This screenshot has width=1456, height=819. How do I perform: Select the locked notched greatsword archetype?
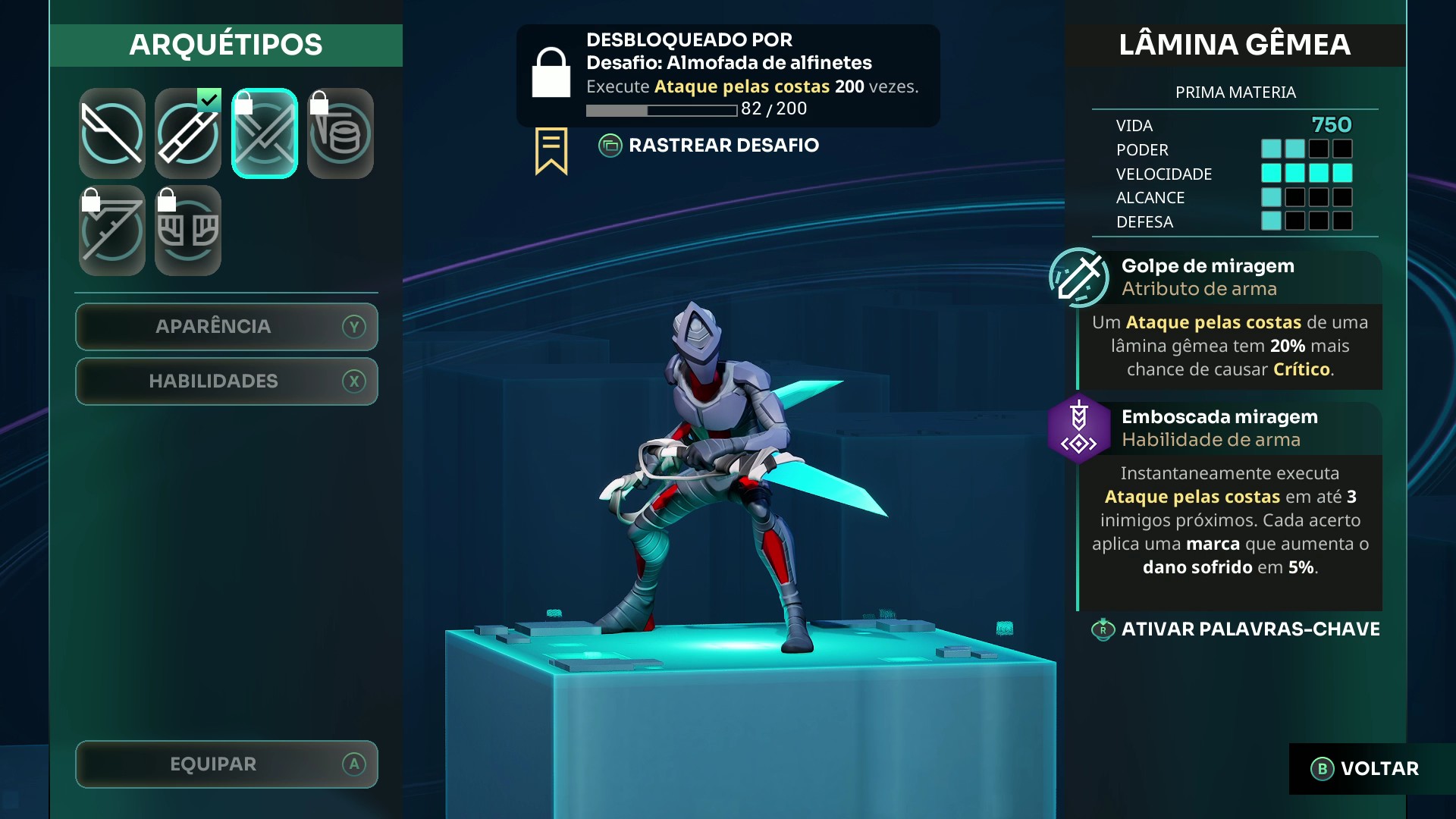pos(112,231)
